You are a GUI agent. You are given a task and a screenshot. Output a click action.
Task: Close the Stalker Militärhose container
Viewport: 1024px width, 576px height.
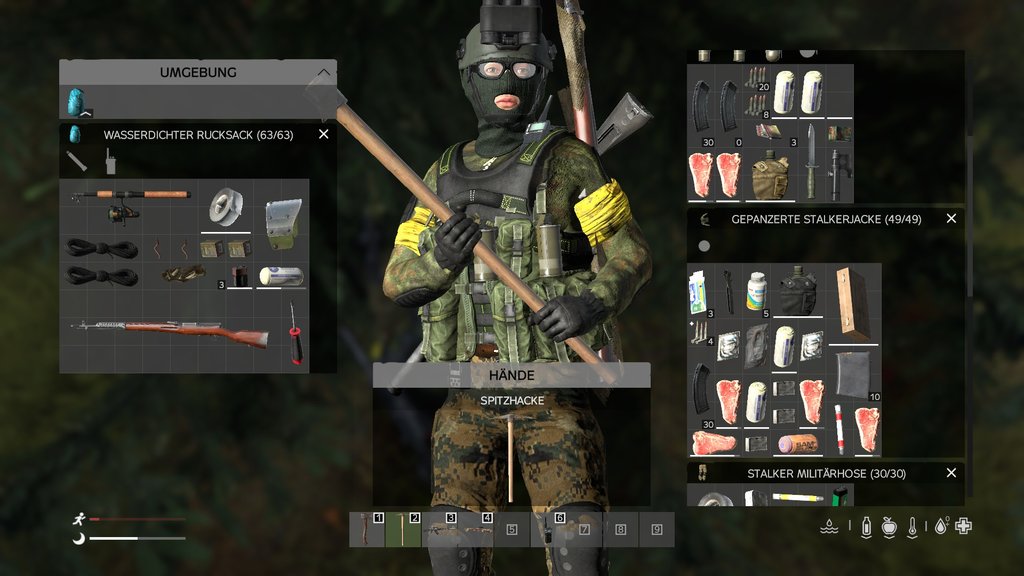pyautogui.click(x=951, y=473)
